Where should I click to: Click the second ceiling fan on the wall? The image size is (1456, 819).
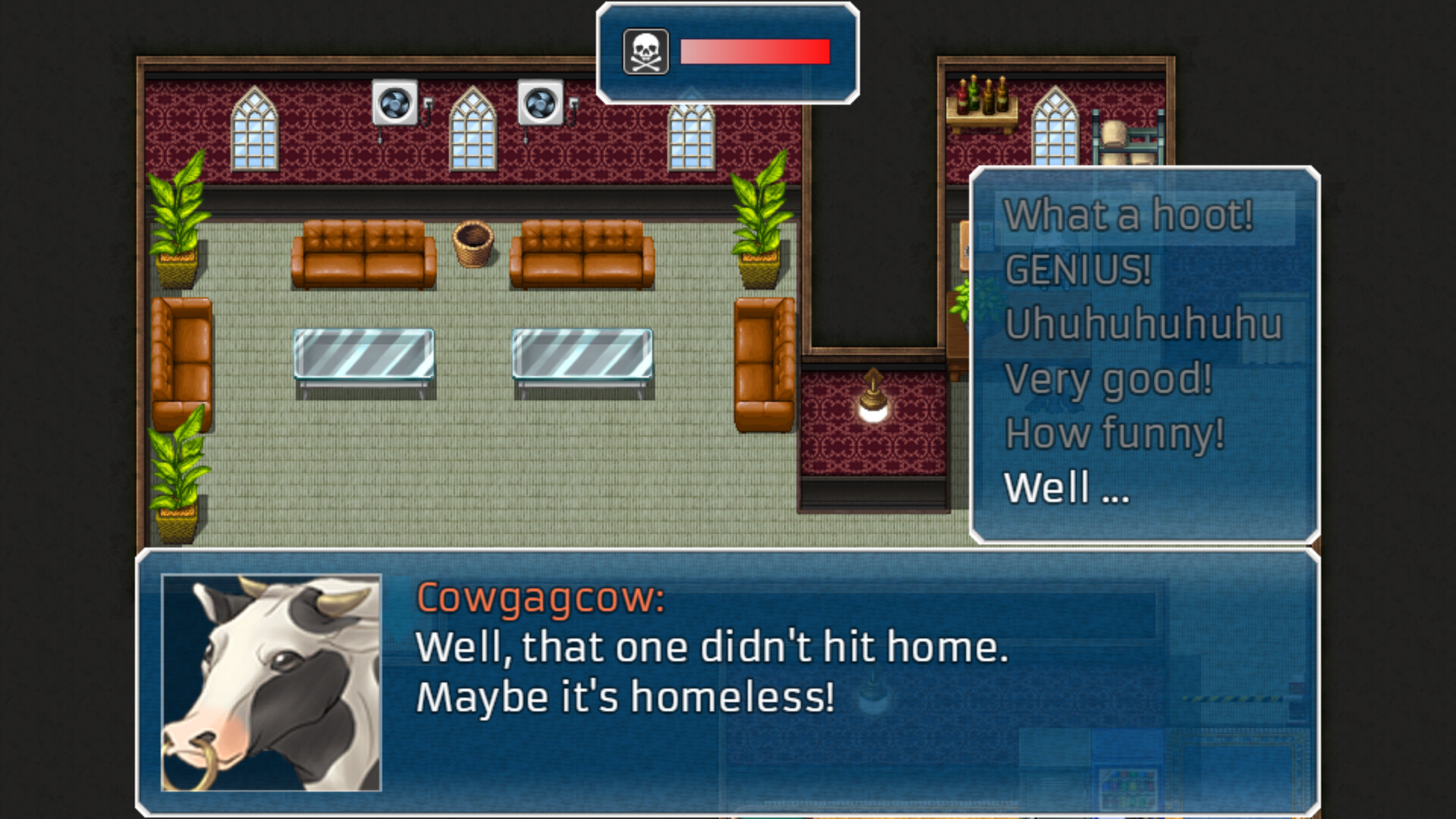pos(540,103)
